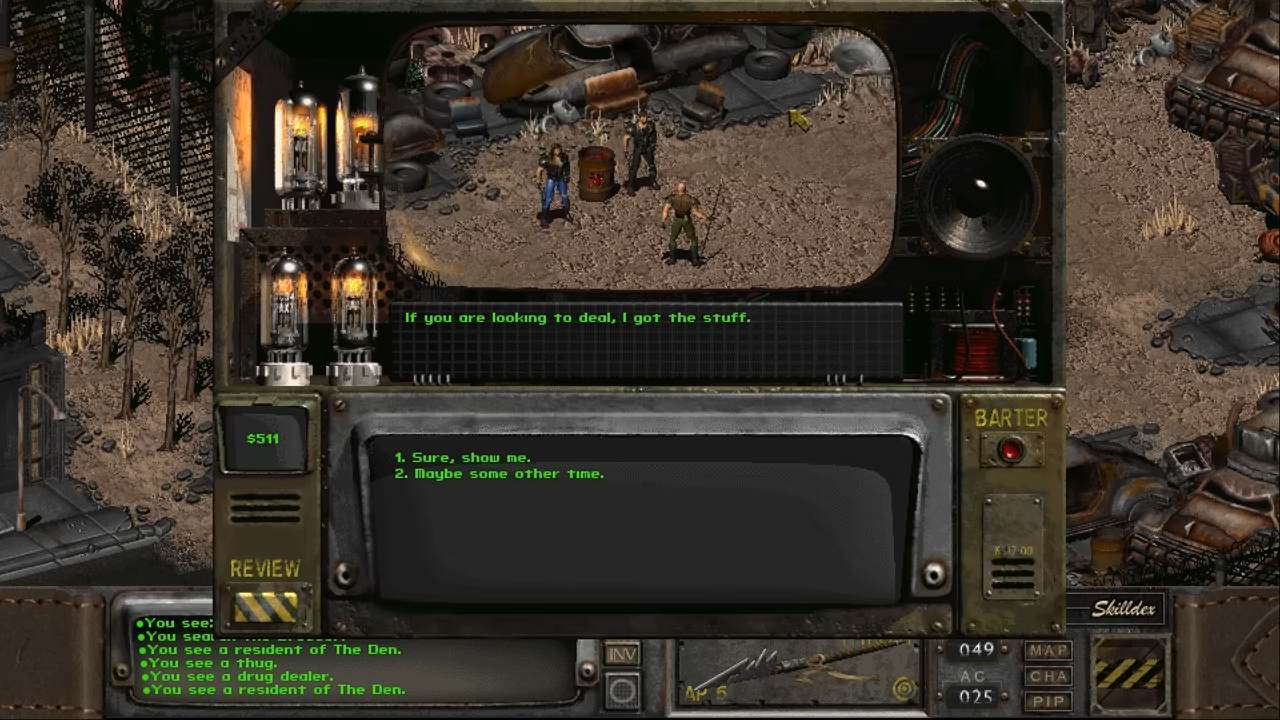1280x720 pixels.
Task: Use the equipped spear weapon slot
Action: [797, 674]
